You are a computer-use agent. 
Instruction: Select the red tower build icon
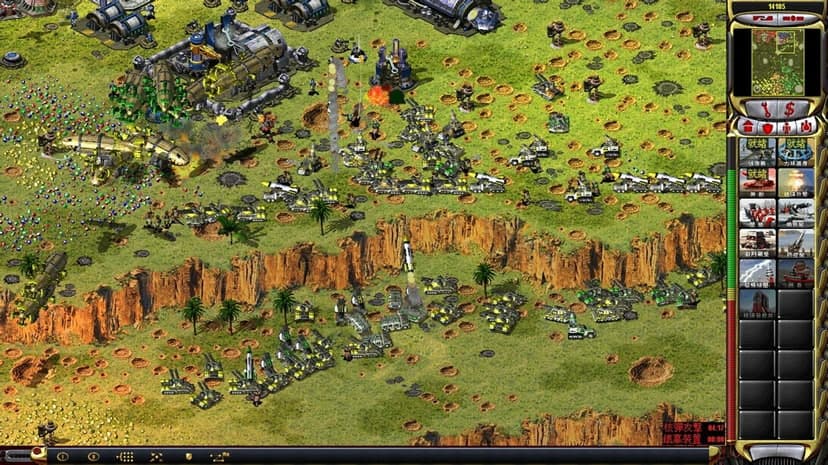[757, 301]
